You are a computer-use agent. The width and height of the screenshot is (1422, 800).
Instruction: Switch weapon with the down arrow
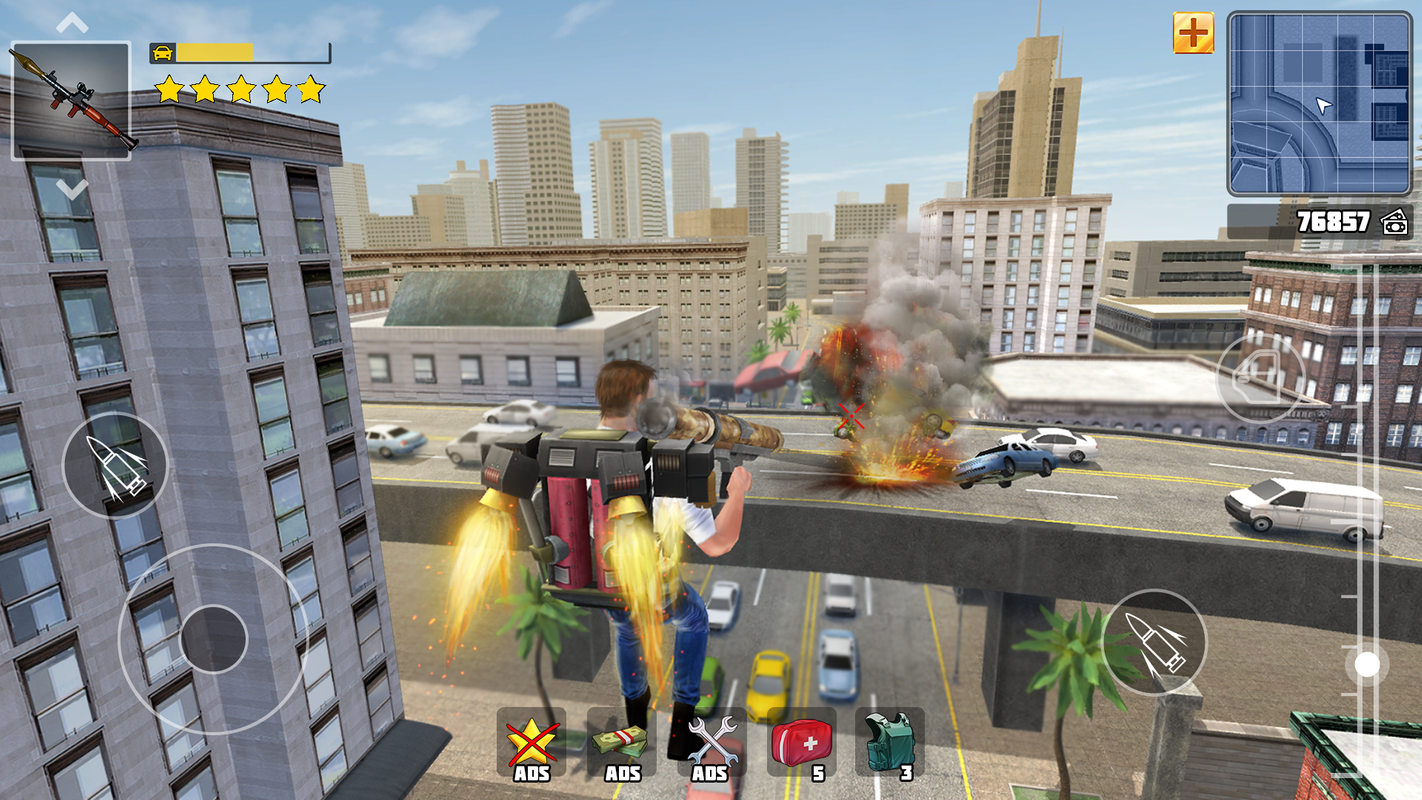point(72,187)
